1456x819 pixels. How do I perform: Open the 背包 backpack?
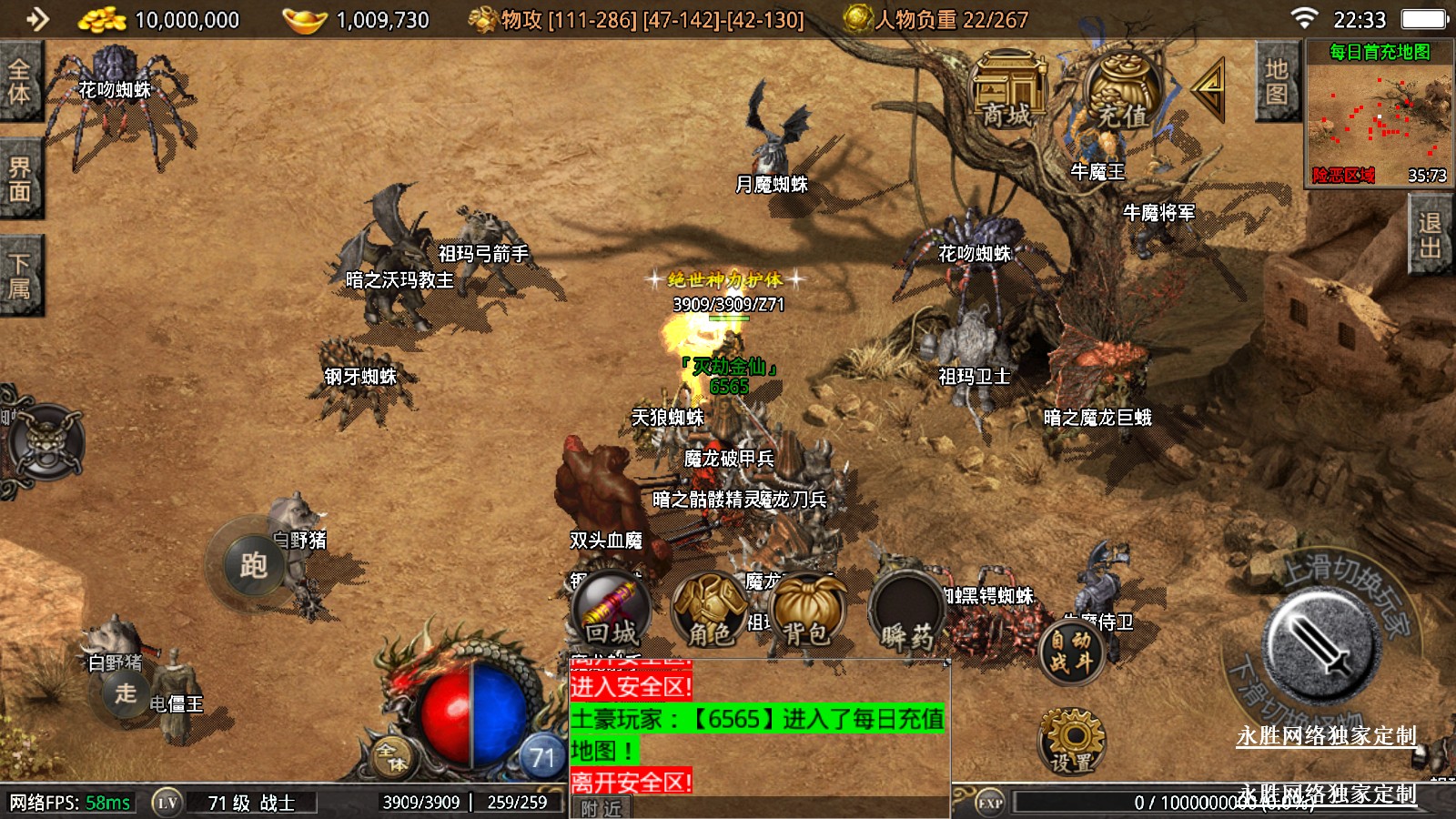pyautogui.click(x=807, y=612)
